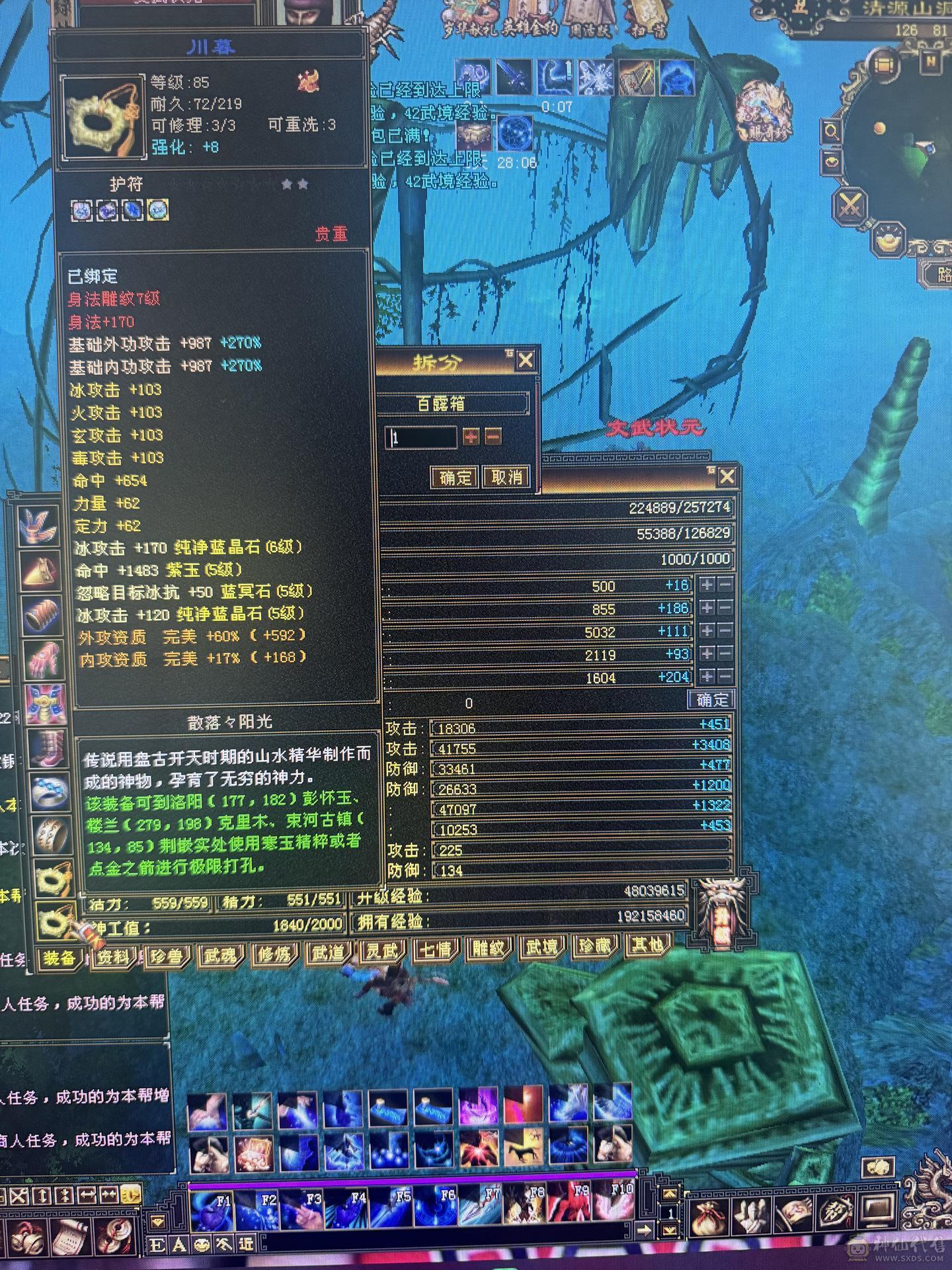Increase split quantity with the plus button
The image size is (952, 1270).
click(472, 437)
